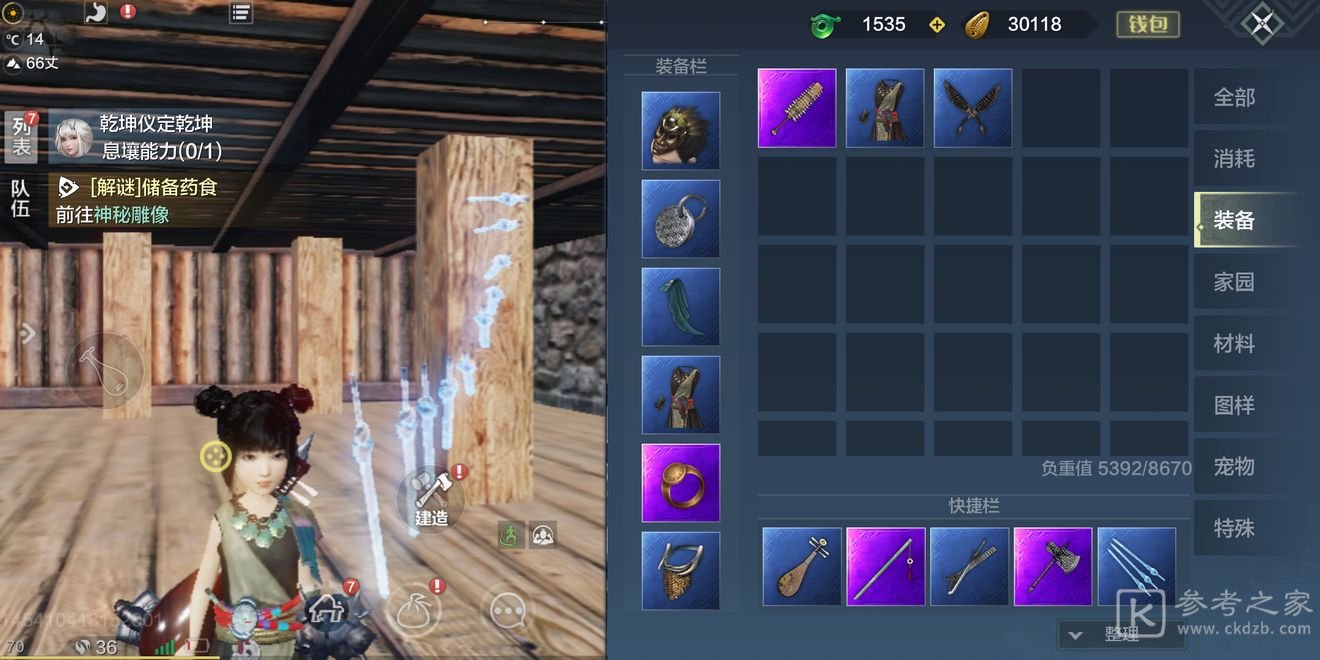This screenshot has height=660, width=1320.
Task: Switch to the 图样 tab
Action: (1234, 405)
